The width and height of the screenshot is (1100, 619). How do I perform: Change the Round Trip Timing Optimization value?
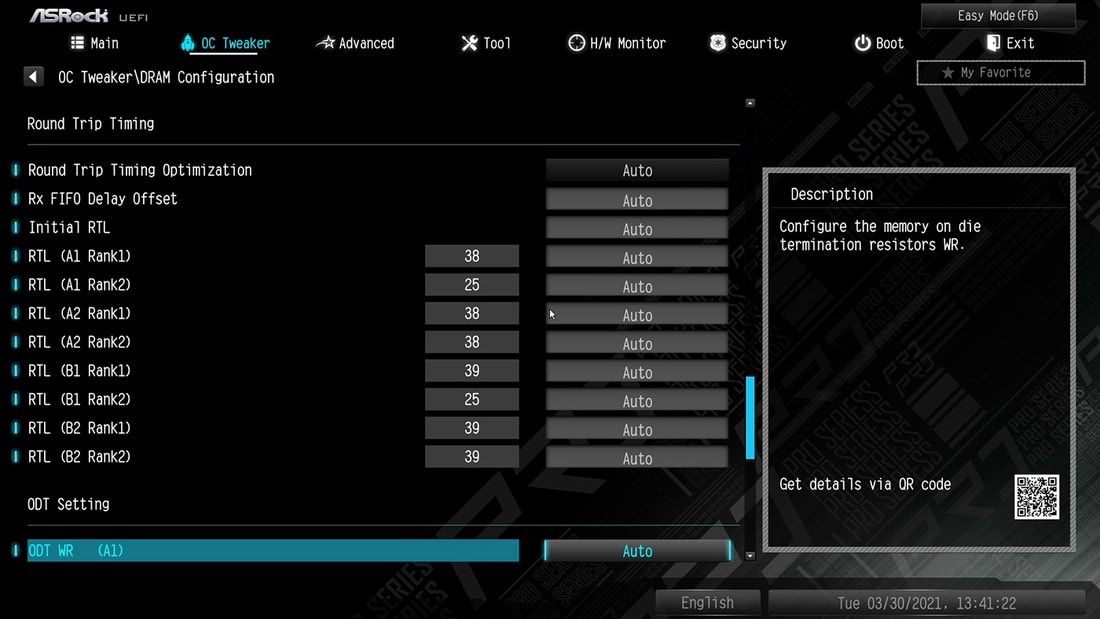pyautogui.click(x=637, y=171)
